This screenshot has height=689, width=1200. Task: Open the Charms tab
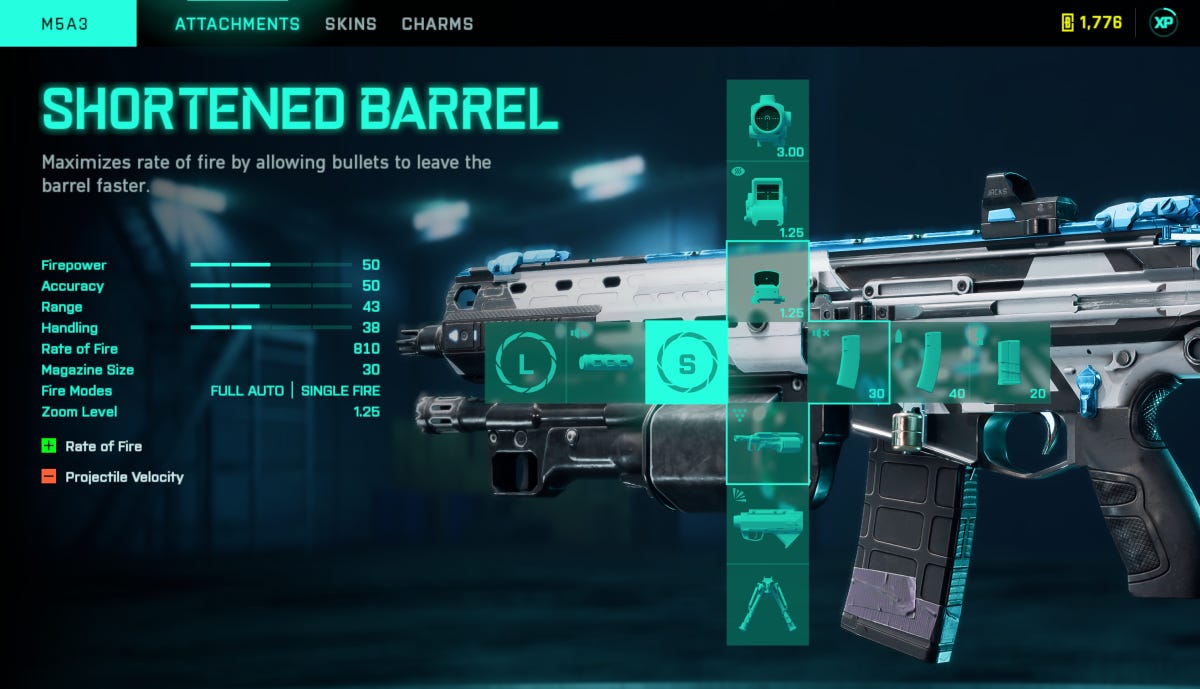437,23
